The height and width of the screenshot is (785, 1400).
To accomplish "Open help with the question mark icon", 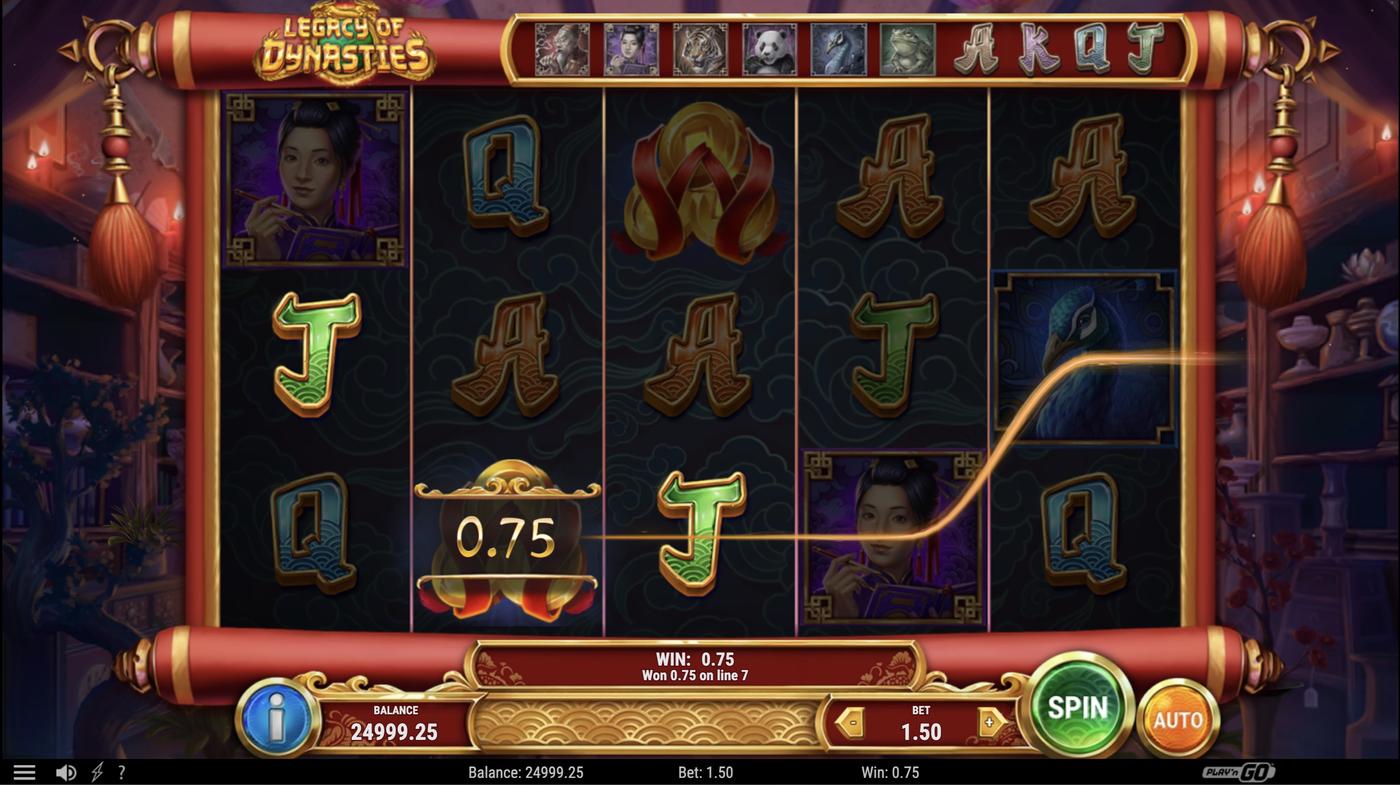I will click(122, 772).
